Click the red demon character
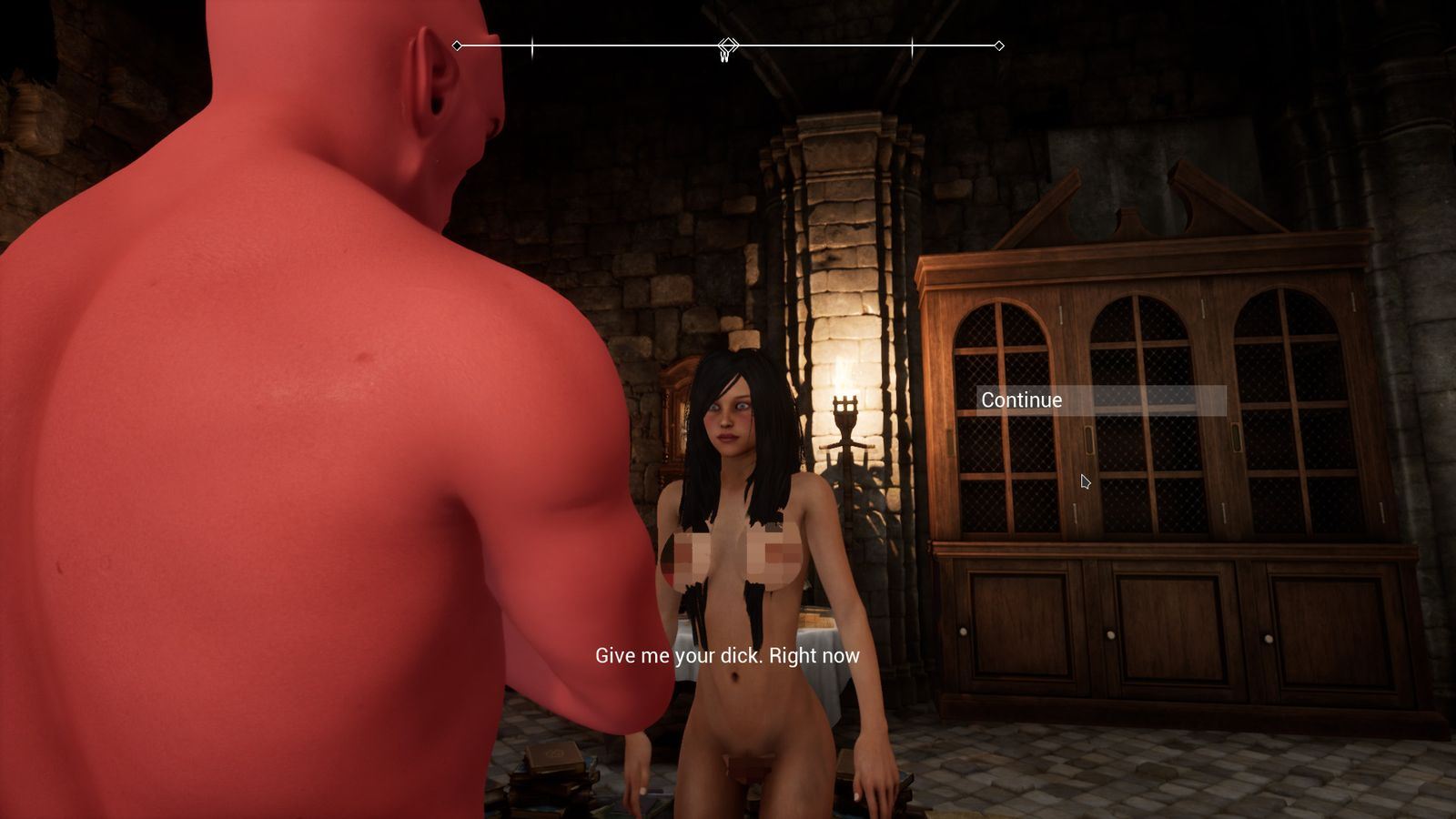Viewport: 1456px width, 819px height. pos(273,409)
